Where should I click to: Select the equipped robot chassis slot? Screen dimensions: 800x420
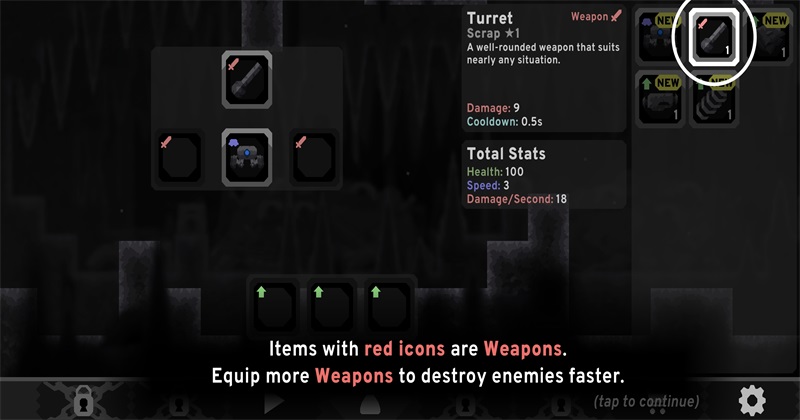247,157
